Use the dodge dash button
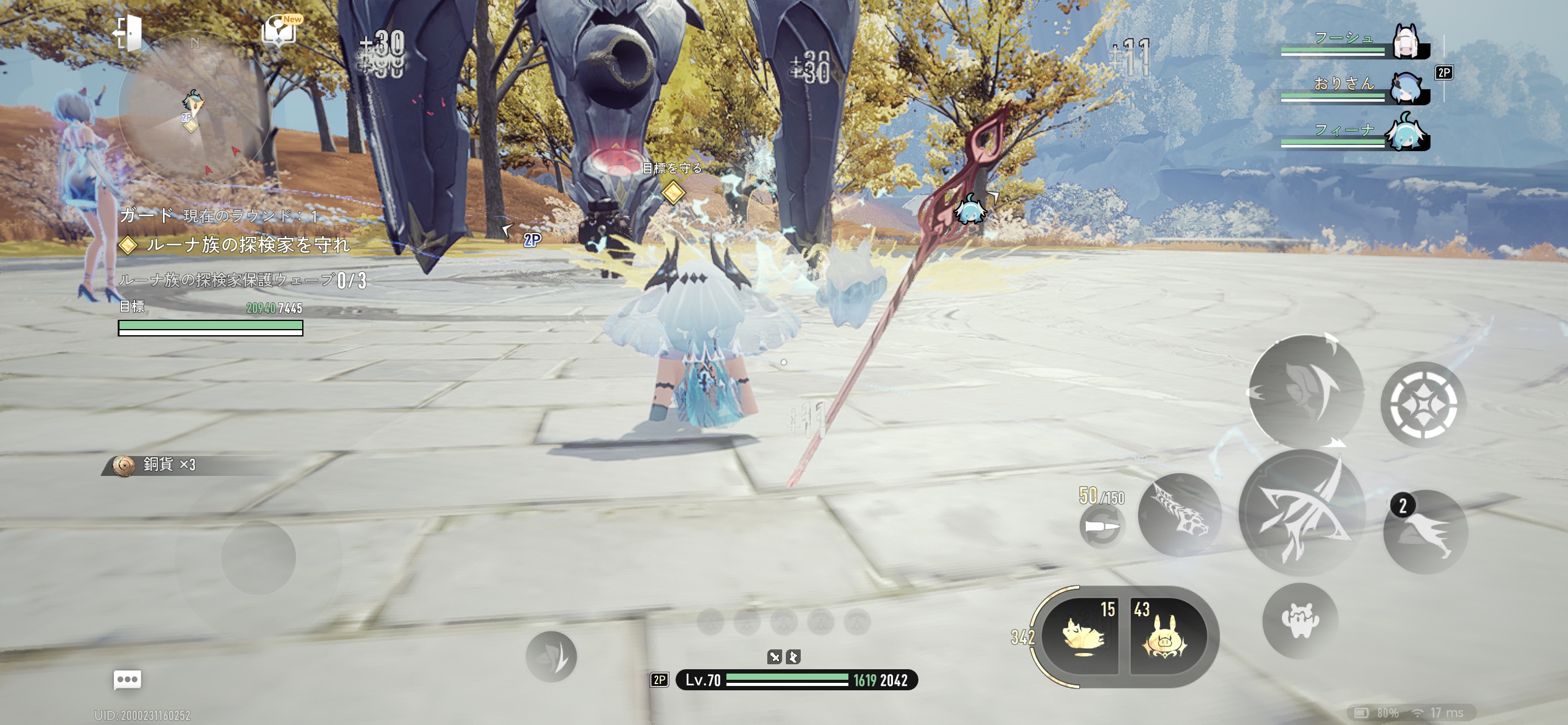1568x725 pixels. pyautogui.click(x=1305, y=392)
